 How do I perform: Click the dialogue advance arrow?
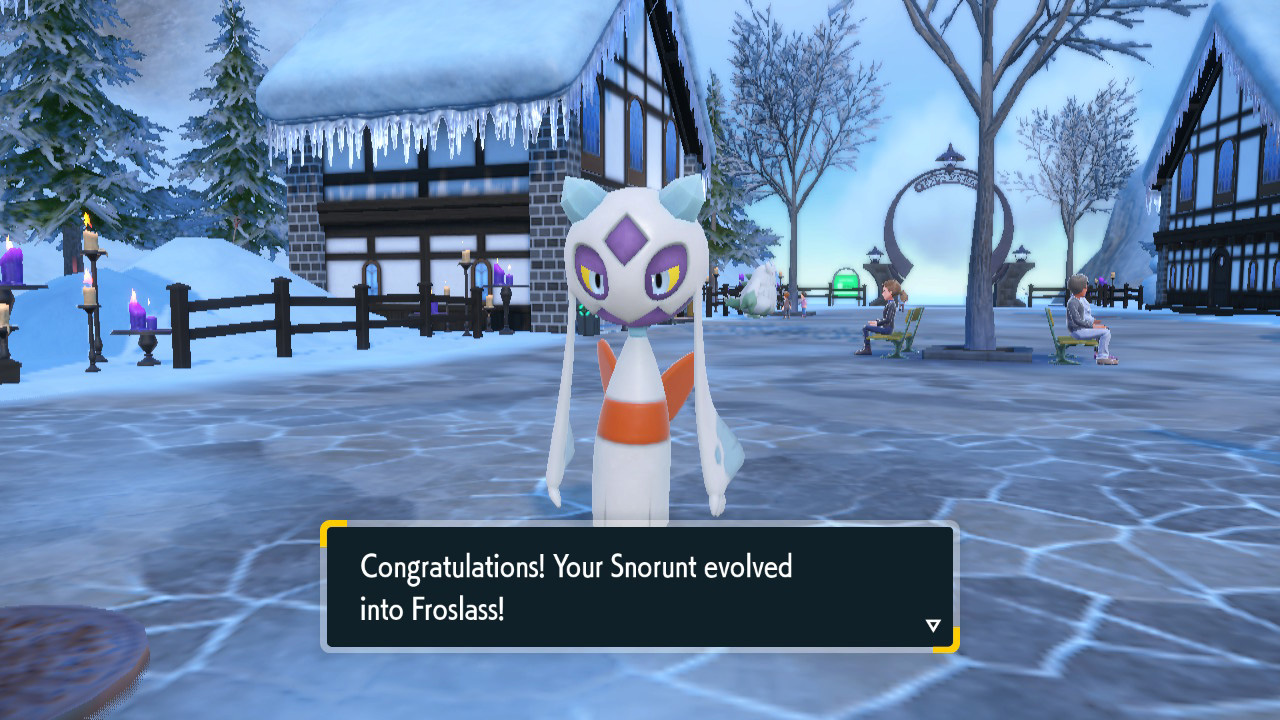tap(933, 624)
